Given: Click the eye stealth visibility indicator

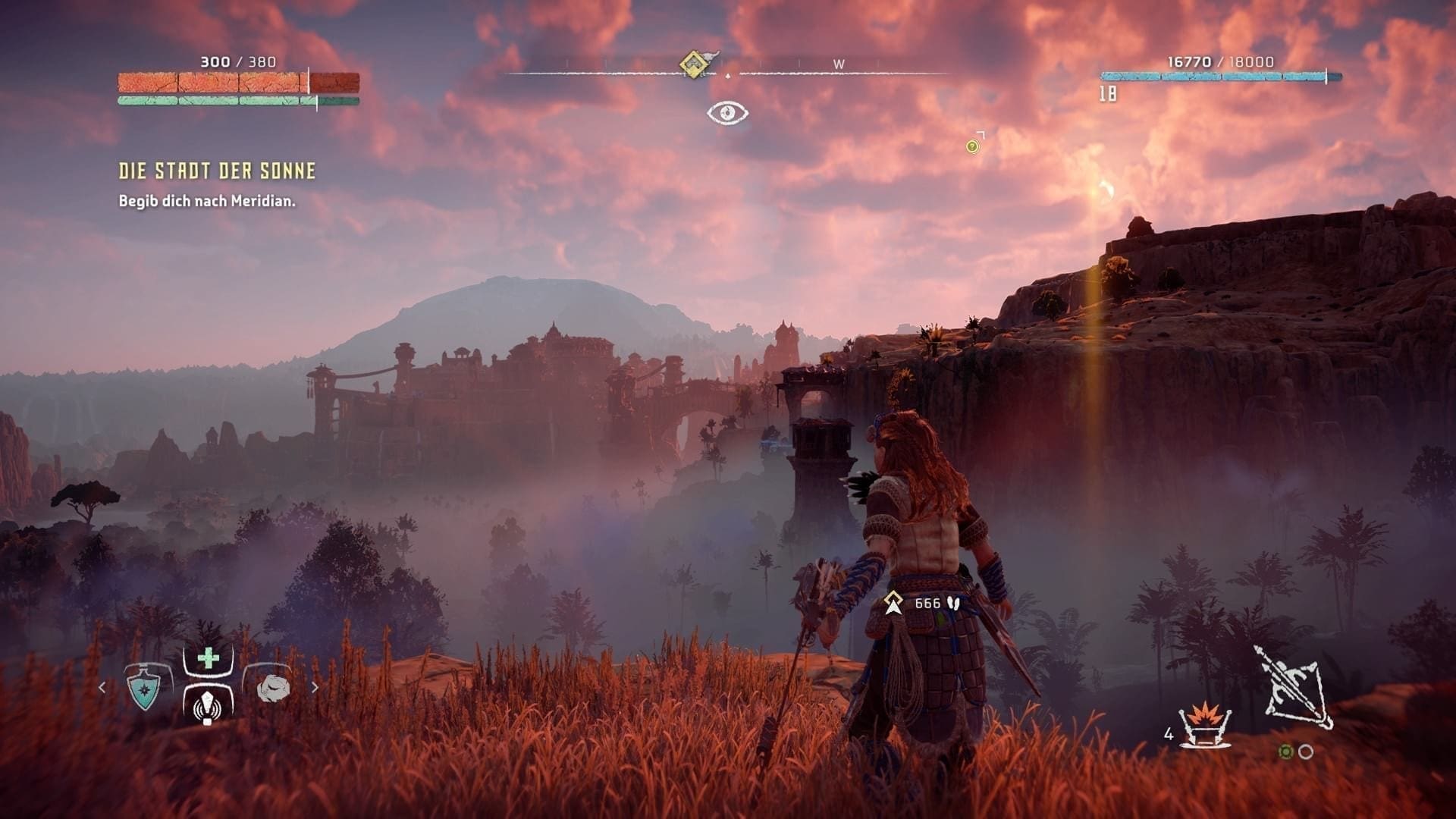Looking at the screenshot, I should pyautogui.click(x=727, y=114).
